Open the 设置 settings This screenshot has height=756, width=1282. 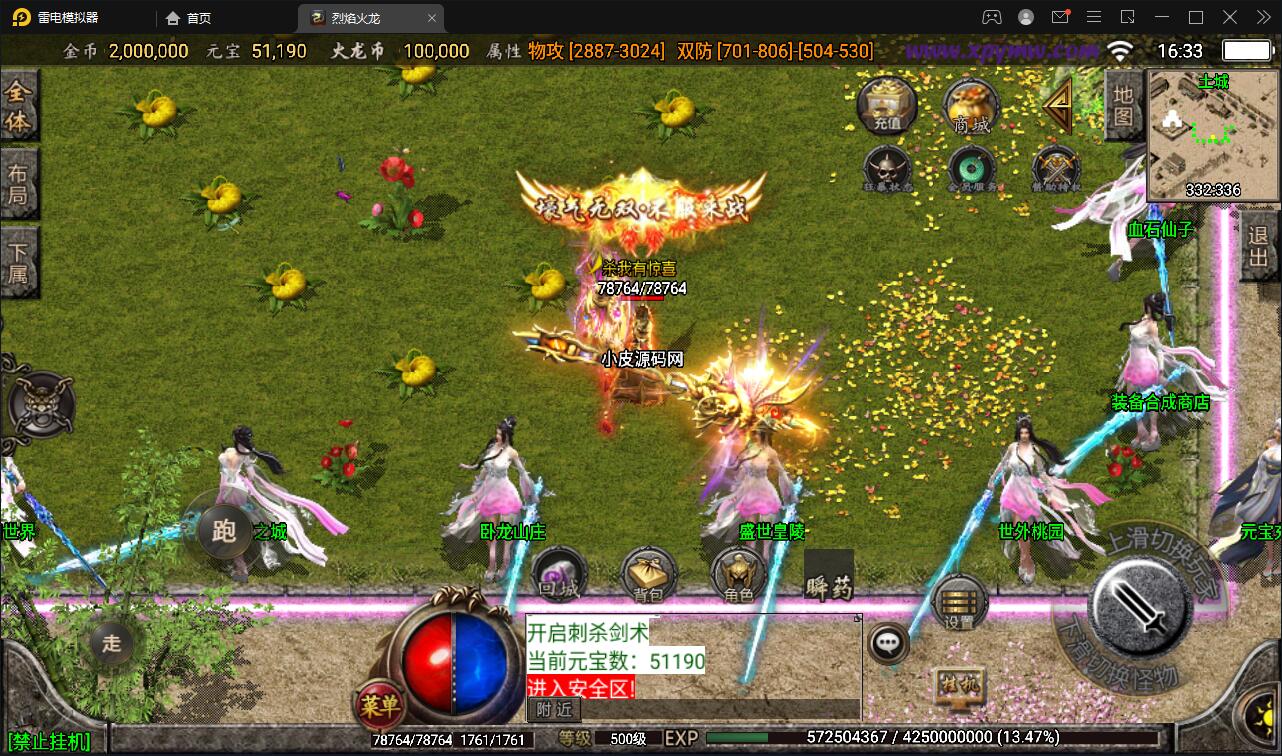tap(959, 603)
